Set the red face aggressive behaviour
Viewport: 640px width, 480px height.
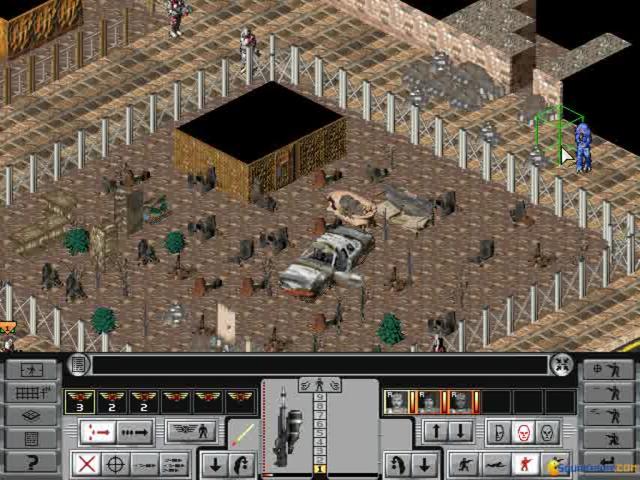point(521,433)
